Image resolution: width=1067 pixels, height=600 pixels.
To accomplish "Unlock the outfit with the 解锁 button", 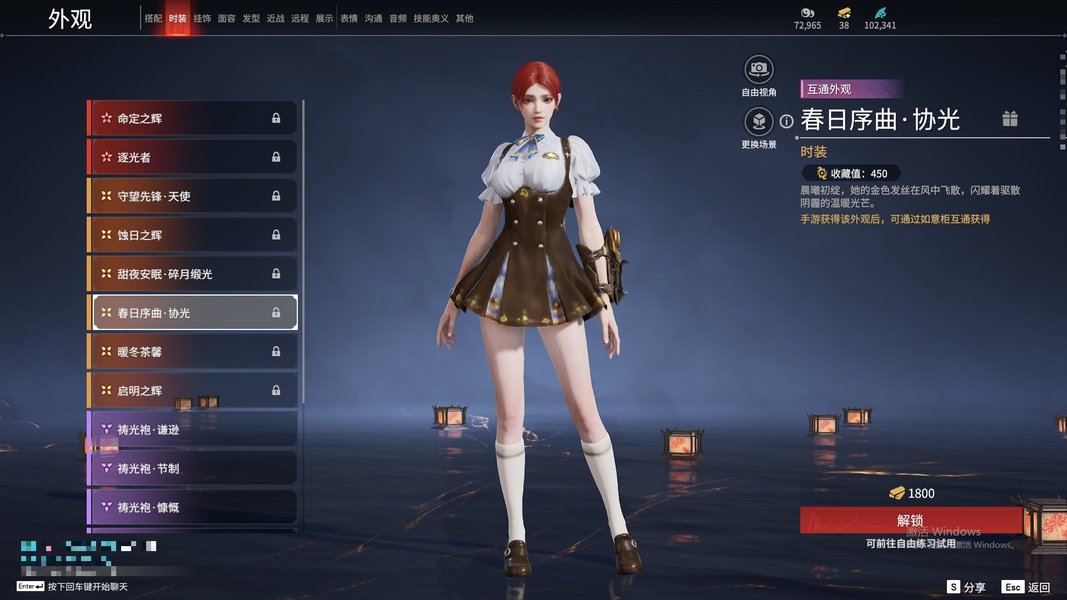I will [910, 520].
